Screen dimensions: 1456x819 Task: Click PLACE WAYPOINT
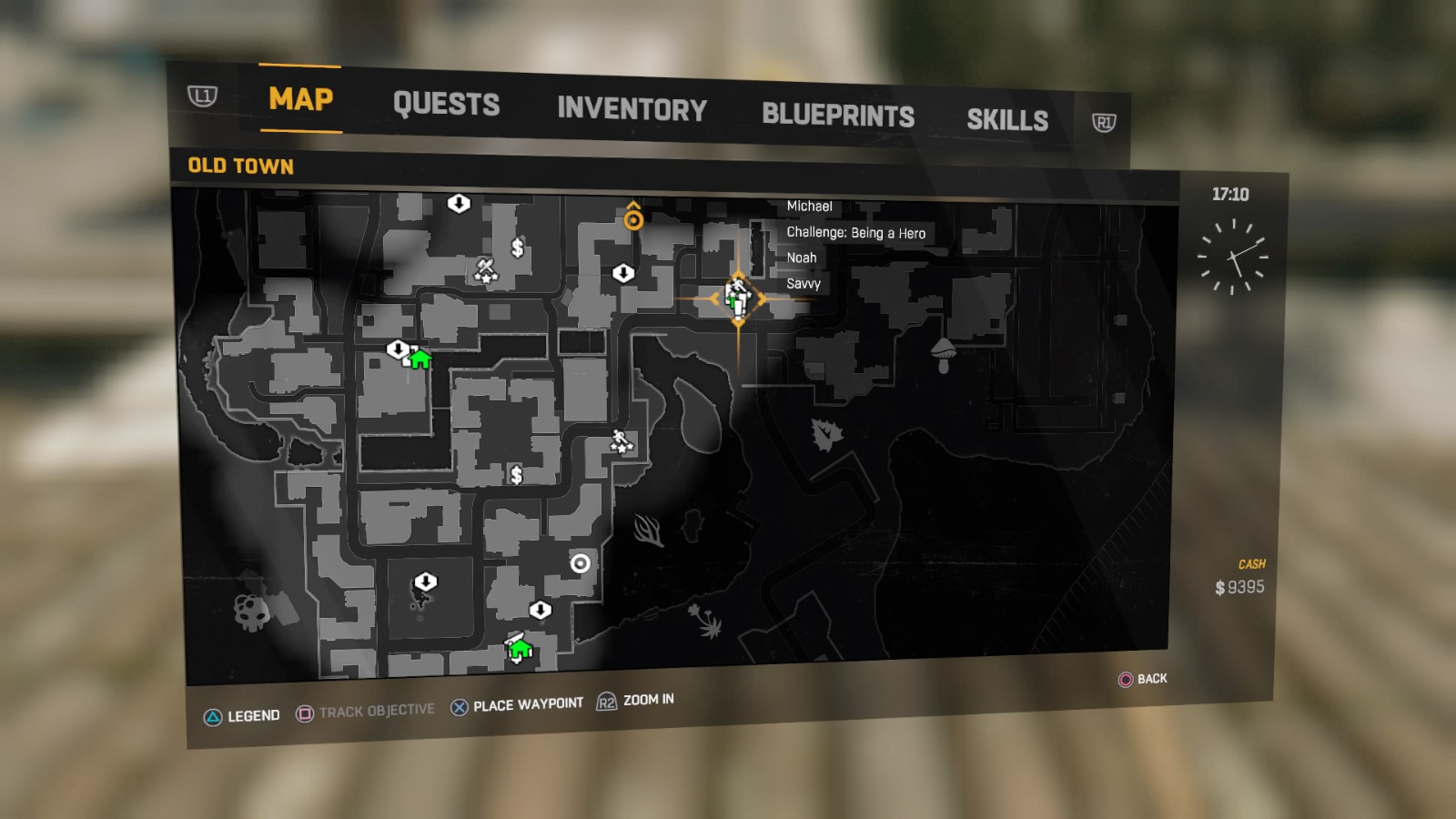click(526, 703)
